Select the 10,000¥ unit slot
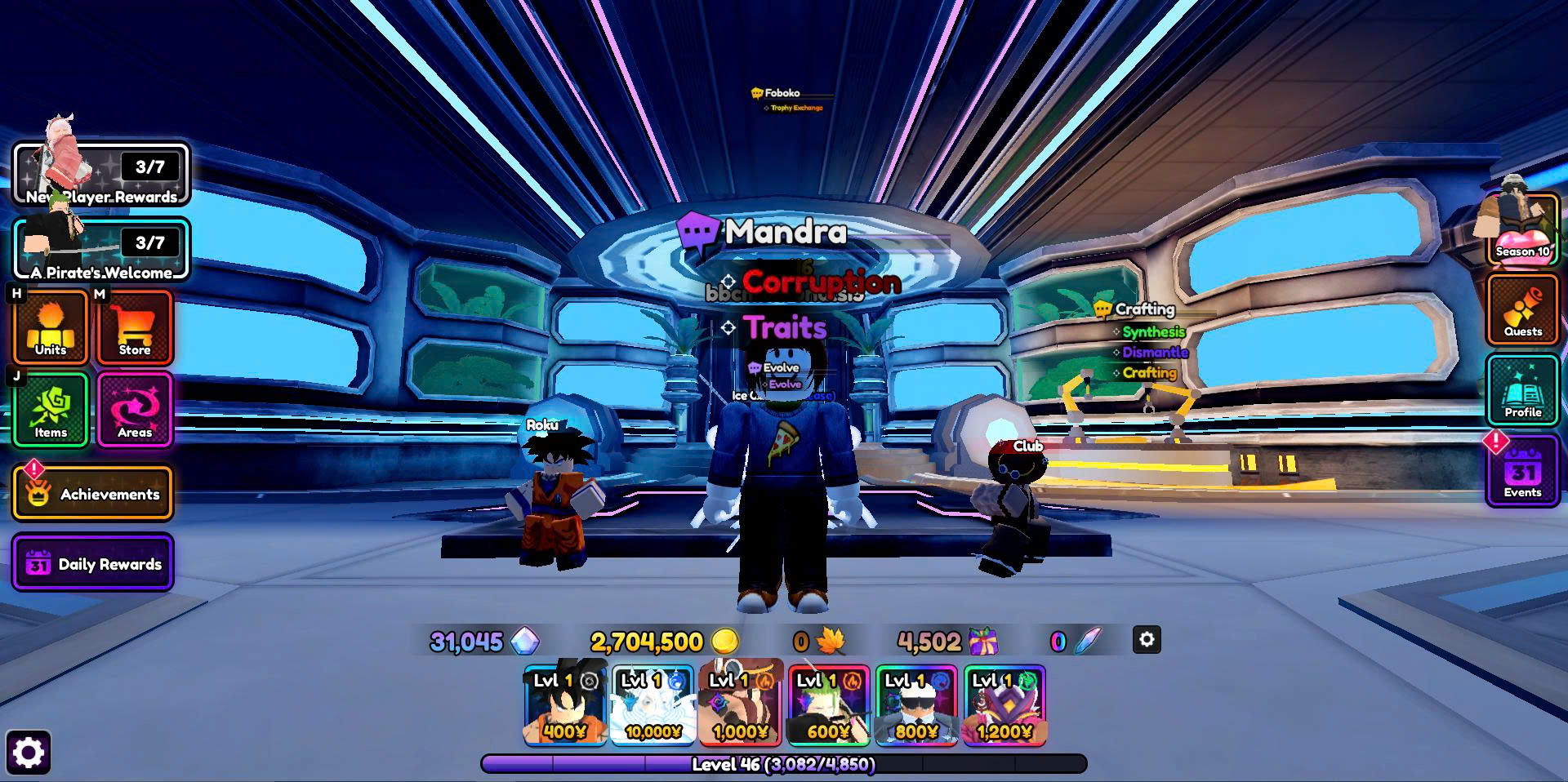 click(x=653, y=705)
